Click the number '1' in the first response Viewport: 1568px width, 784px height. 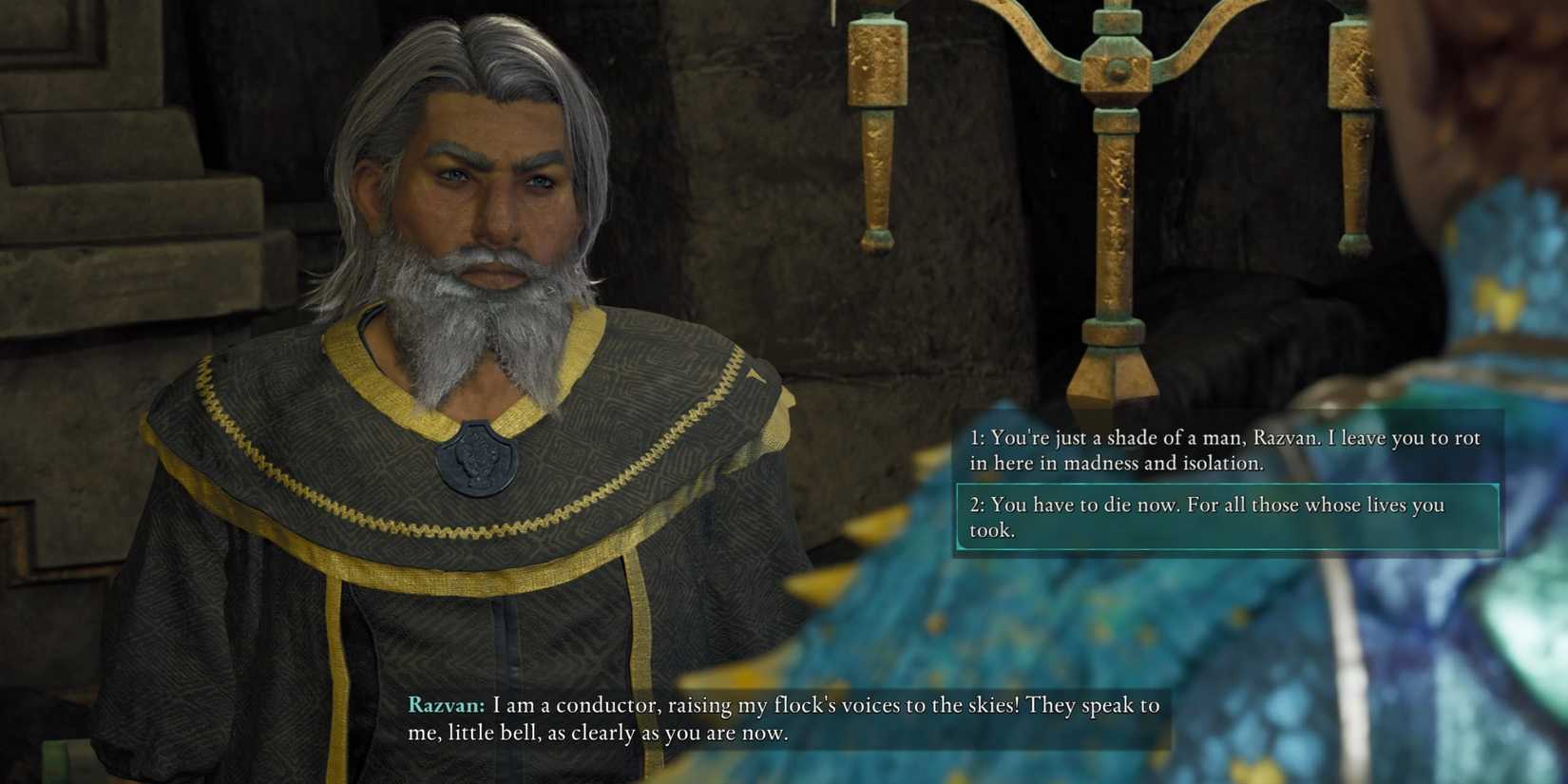pyautogui.click(x=973, y=439)
